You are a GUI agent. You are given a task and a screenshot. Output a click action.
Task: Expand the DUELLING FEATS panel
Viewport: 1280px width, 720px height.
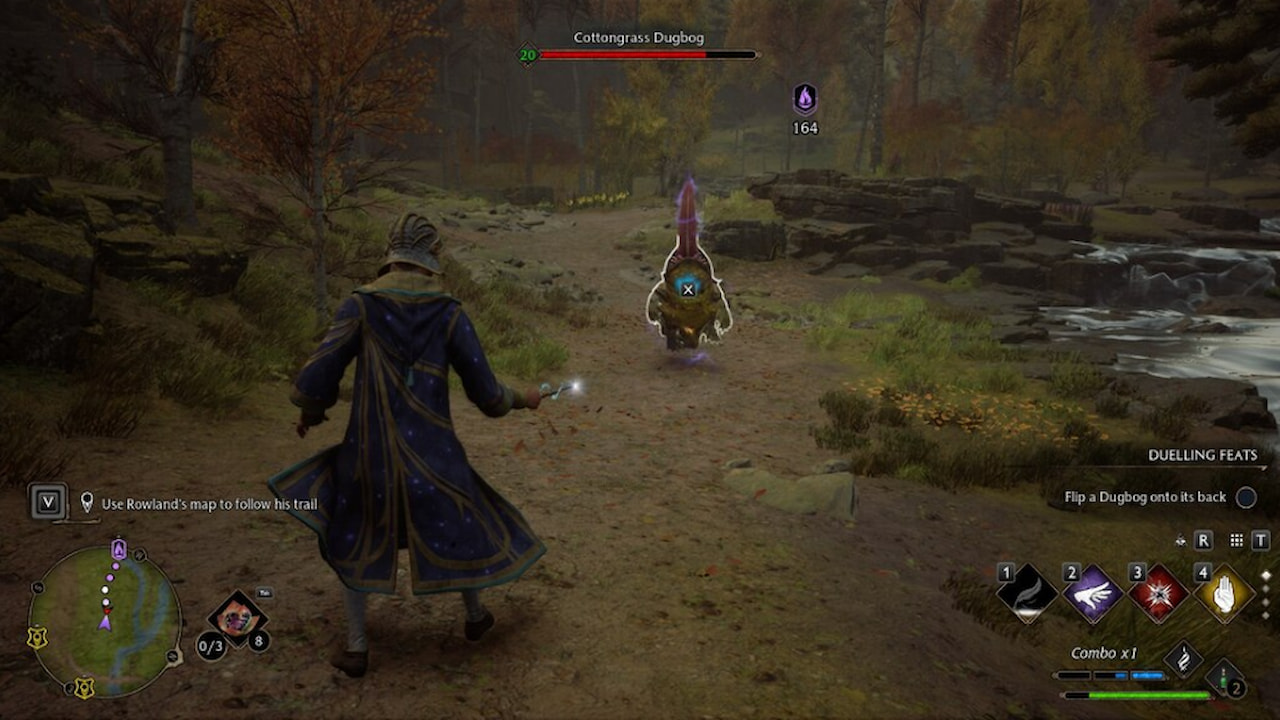pyautogui.click(x=1204, y=455)
